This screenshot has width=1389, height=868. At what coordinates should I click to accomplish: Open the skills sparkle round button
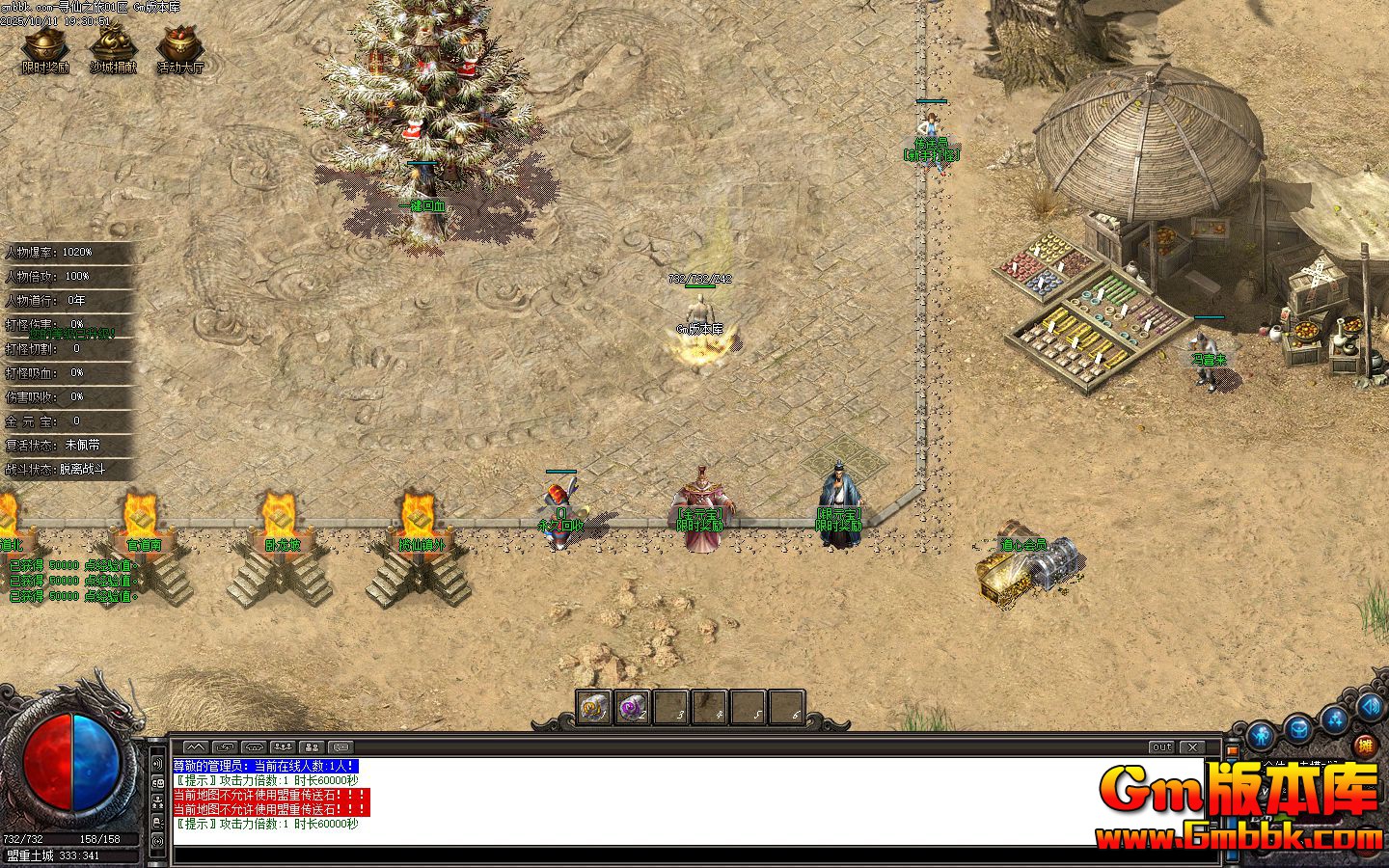tap(1336, 718)
